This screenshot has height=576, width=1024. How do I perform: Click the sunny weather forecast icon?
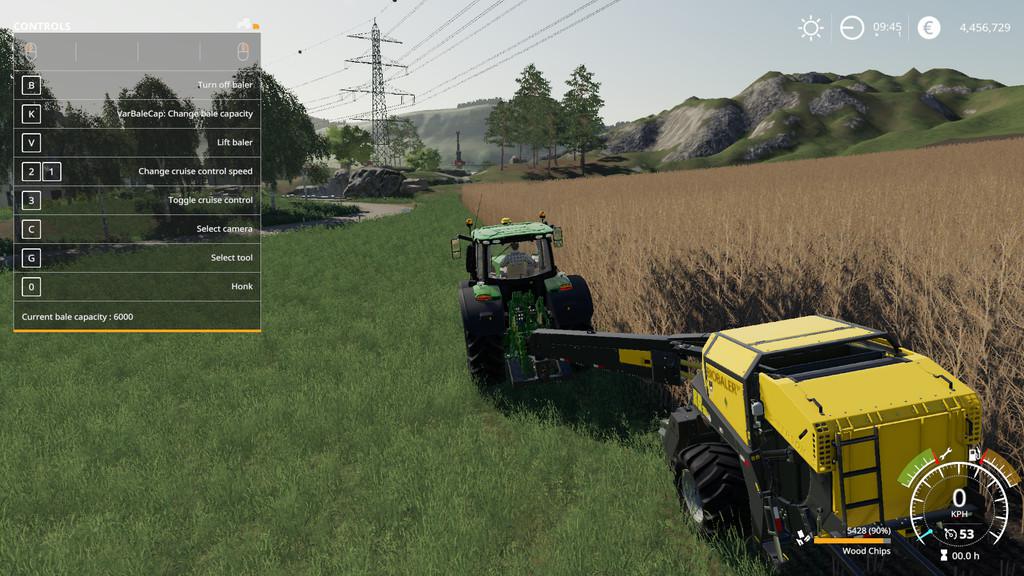tap(811, 28)
